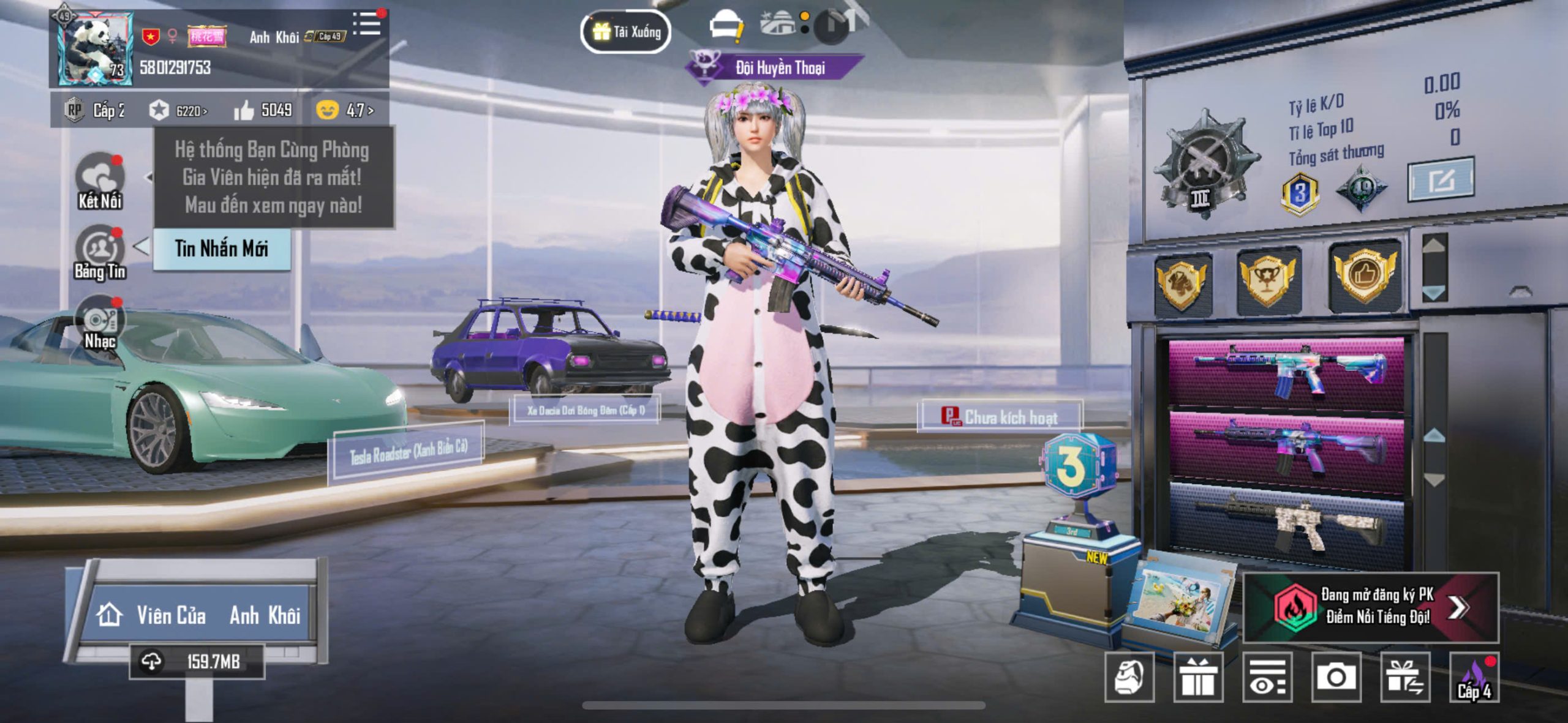Click the edit stats pencil button
Image resolution: width=1568 pixels, height=723 pixels.
click(1441, 180)
